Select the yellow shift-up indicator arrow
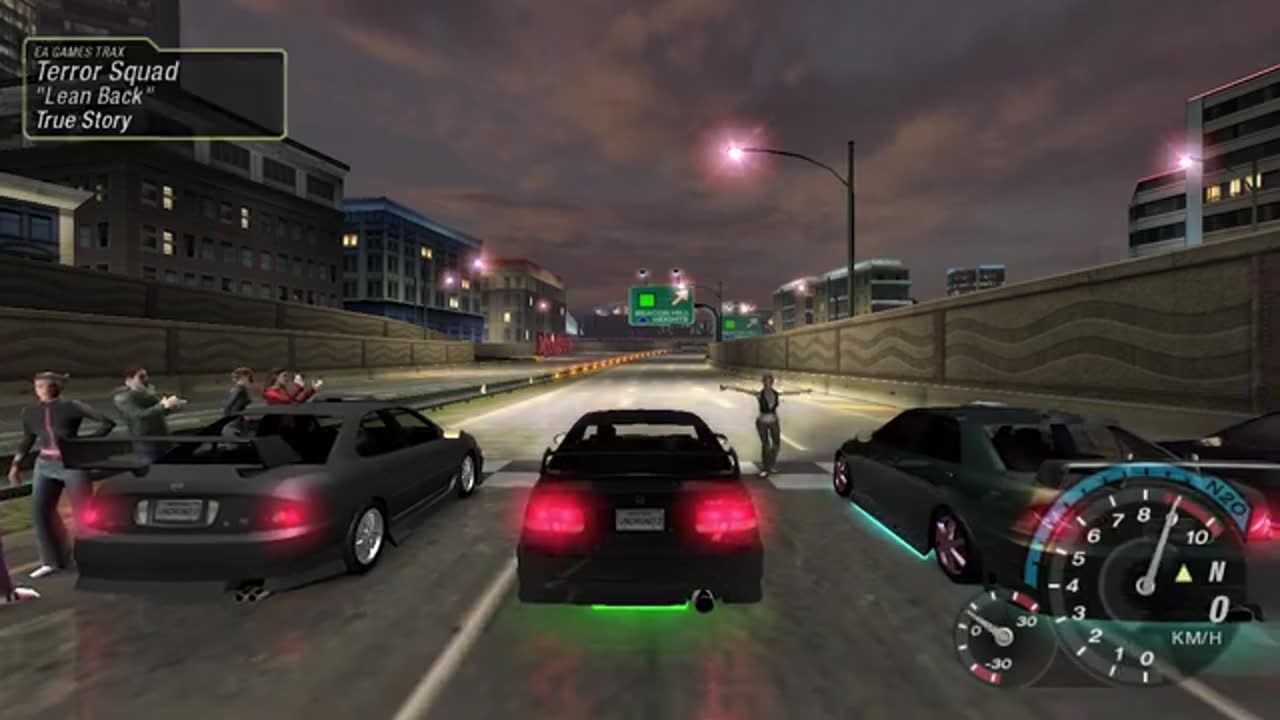Viewport: 1280px width, 720px height. (x=1183, y=574)
